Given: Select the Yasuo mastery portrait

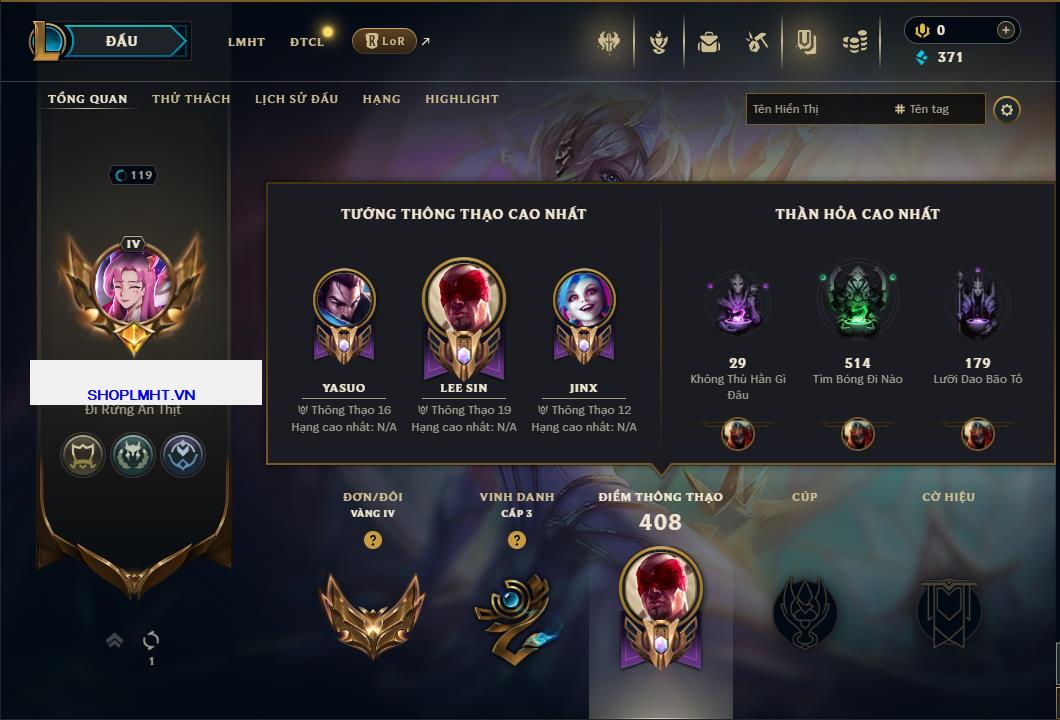Looking at the screenshot, I should coord(344,301).
